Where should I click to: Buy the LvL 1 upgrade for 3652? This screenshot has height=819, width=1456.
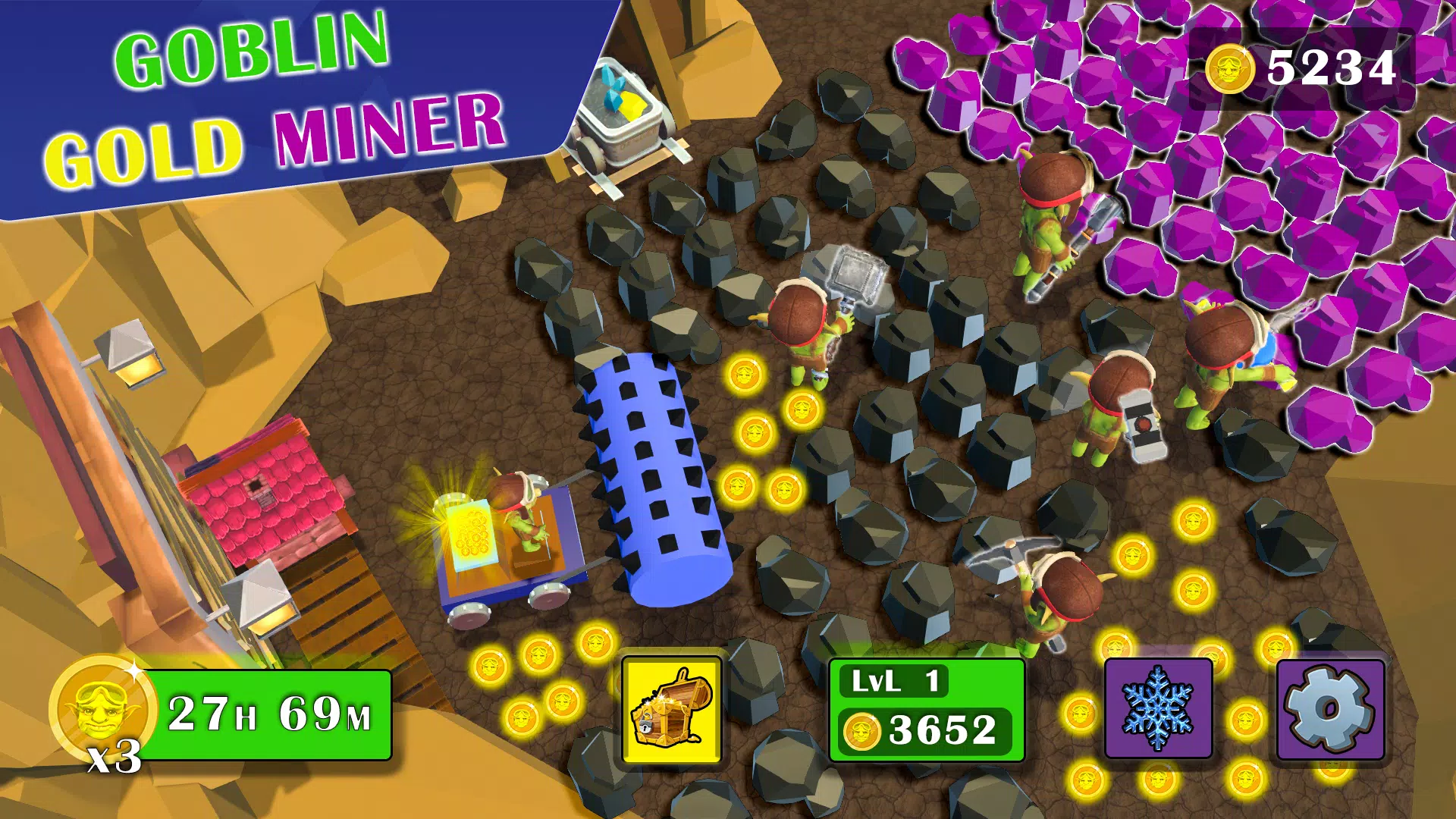(927, 711)
